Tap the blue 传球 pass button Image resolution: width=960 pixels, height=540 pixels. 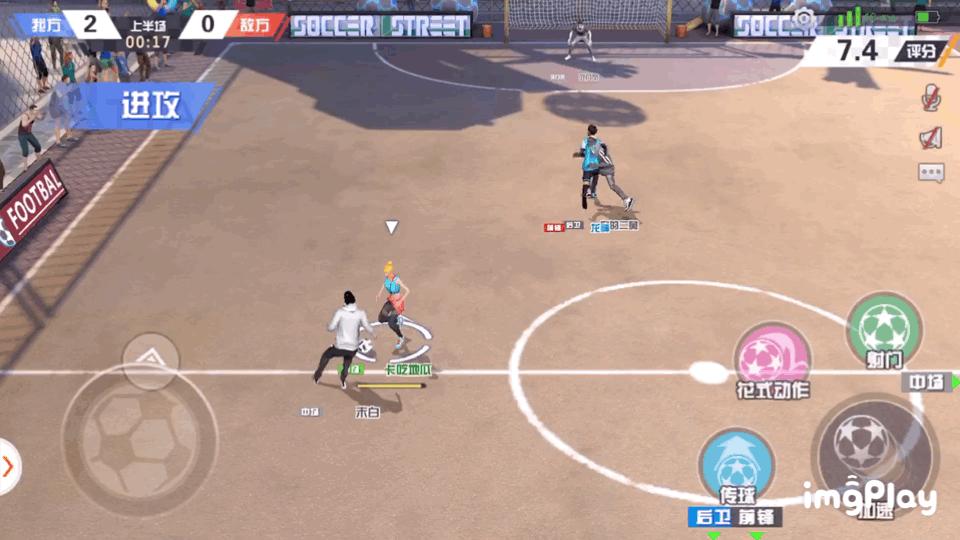(737, 465)
